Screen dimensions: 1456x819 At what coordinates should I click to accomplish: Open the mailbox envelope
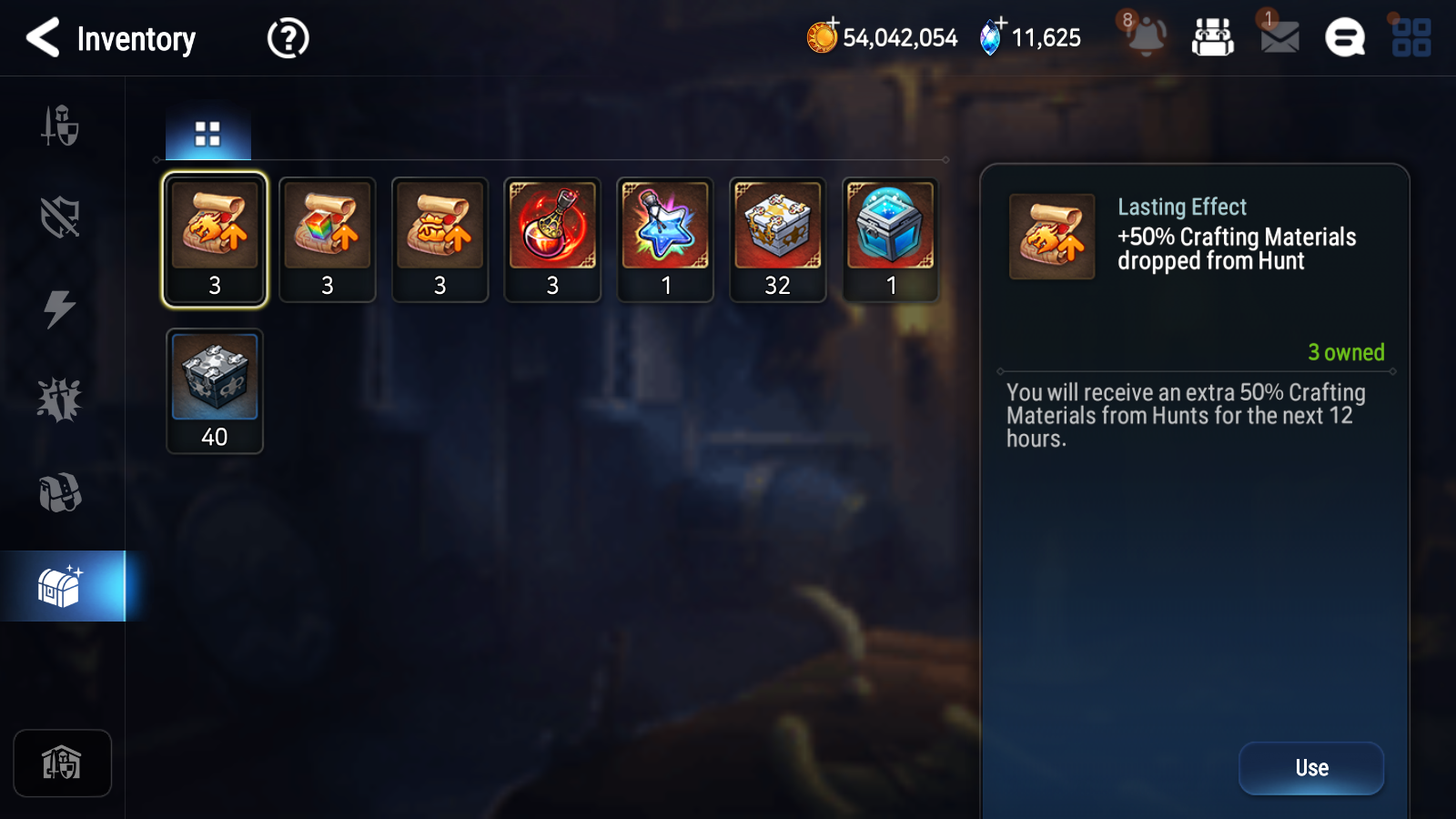(x=1279, y=37)
